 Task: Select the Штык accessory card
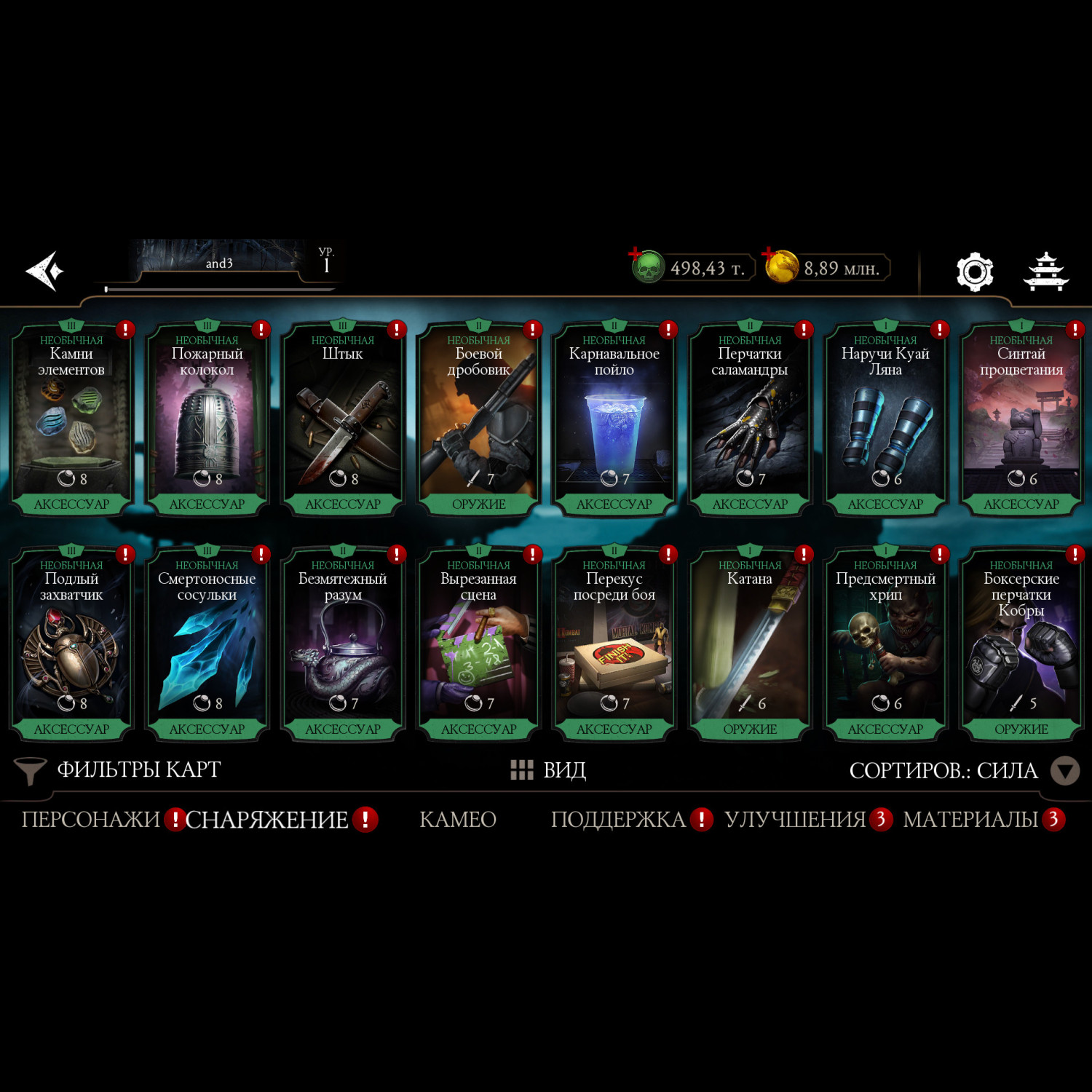tap(343, 419)
